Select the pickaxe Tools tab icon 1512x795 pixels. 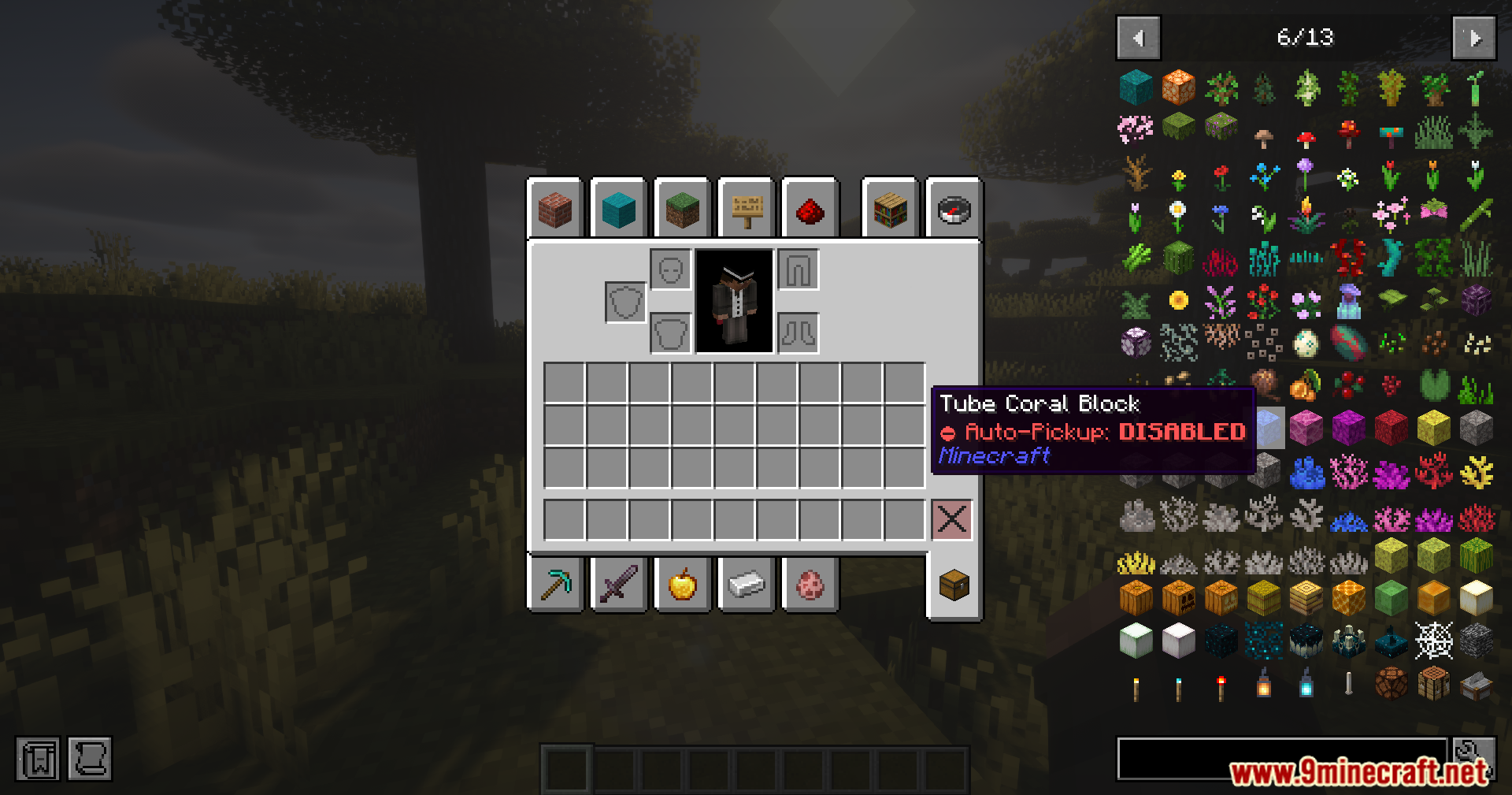[556, 583]
